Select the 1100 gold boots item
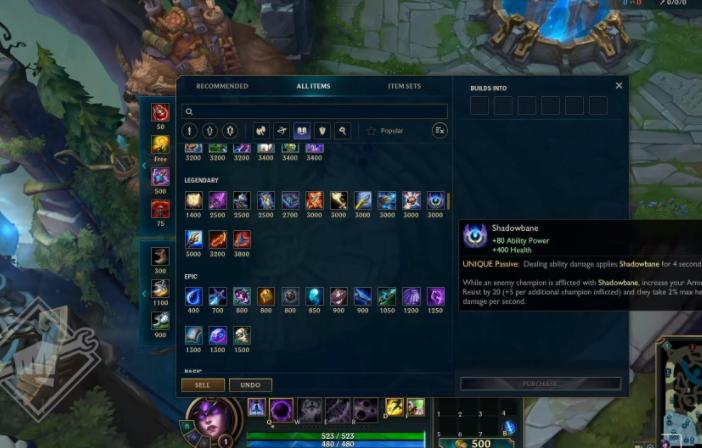 click(160, 288)
